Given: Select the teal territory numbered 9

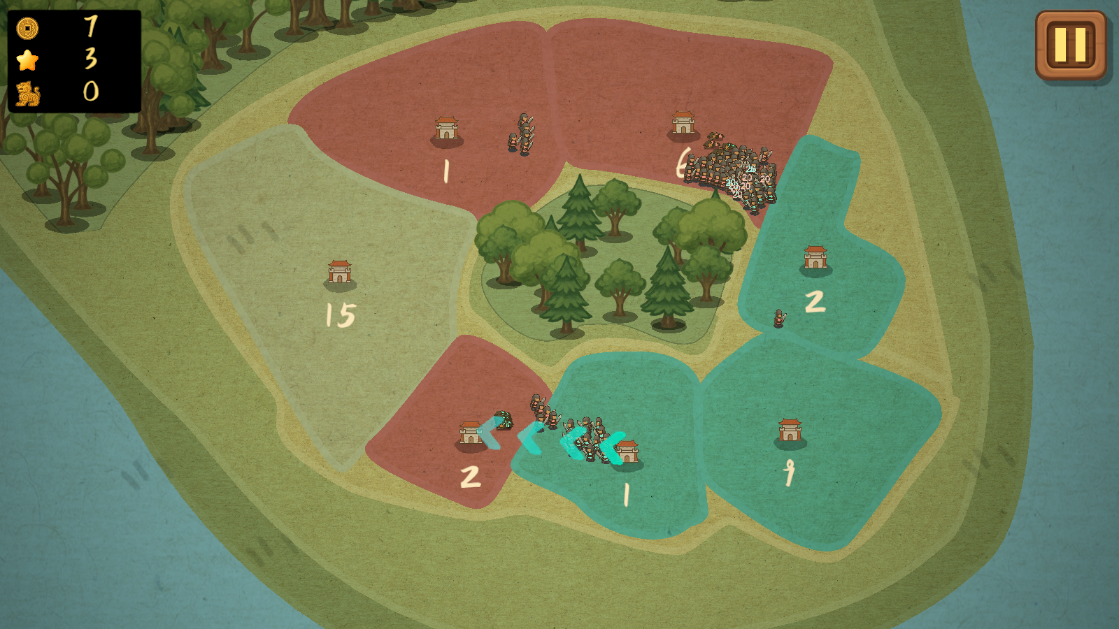Looking at the screenshot, I should [x=790, y=433].
